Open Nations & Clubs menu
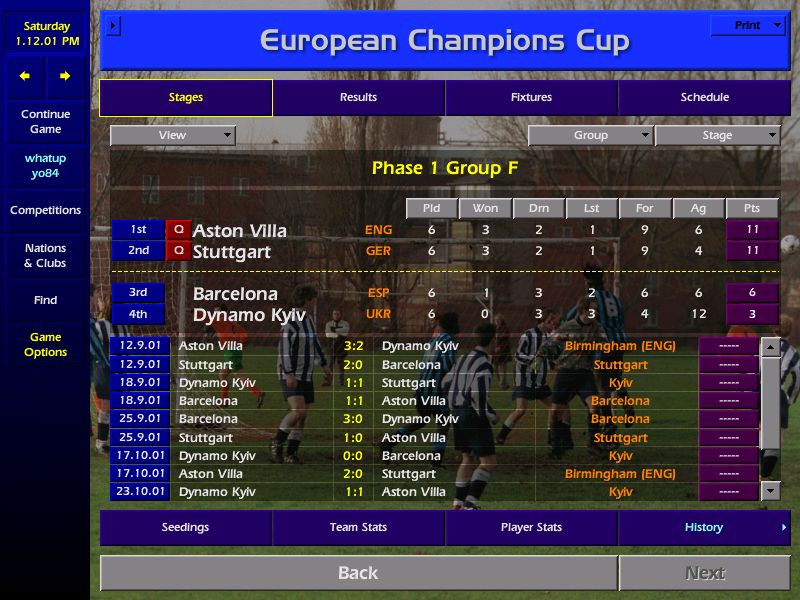 click(45, 255)
